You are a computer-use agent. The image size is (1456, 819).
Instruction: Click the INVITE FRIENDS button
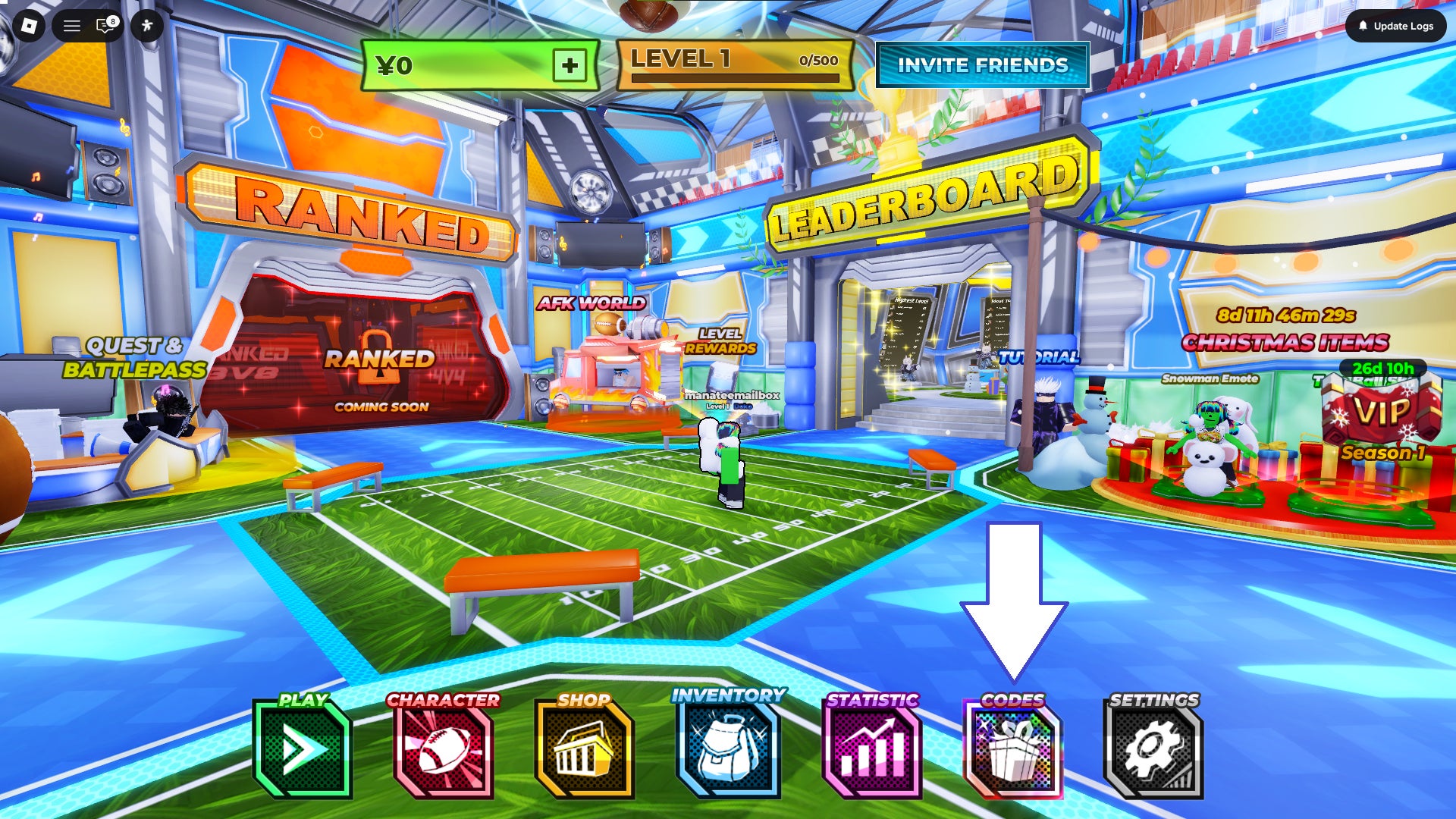click(982, 66)
